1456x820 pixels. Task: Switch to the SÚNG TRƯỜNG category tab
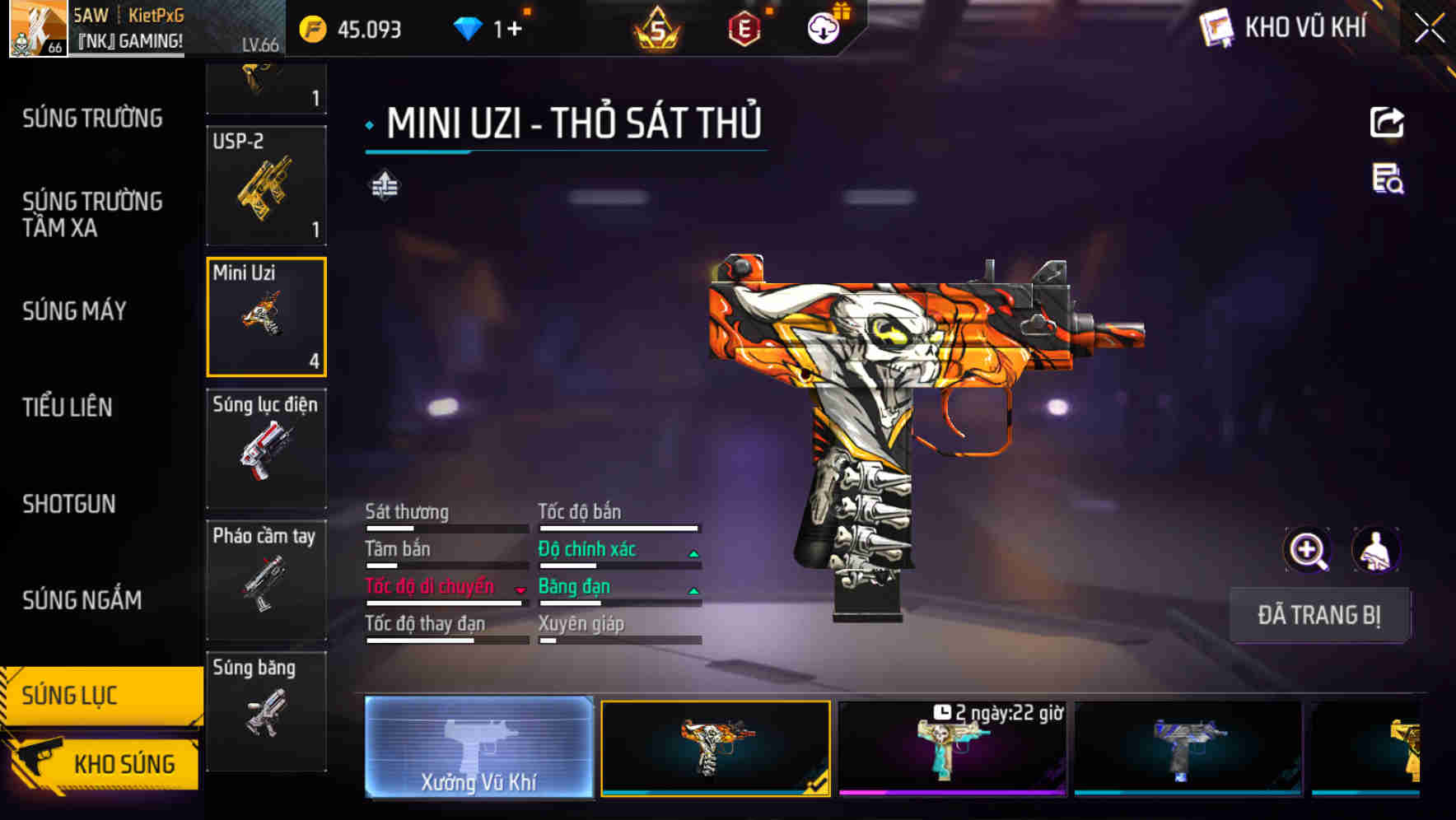point(91,119)
